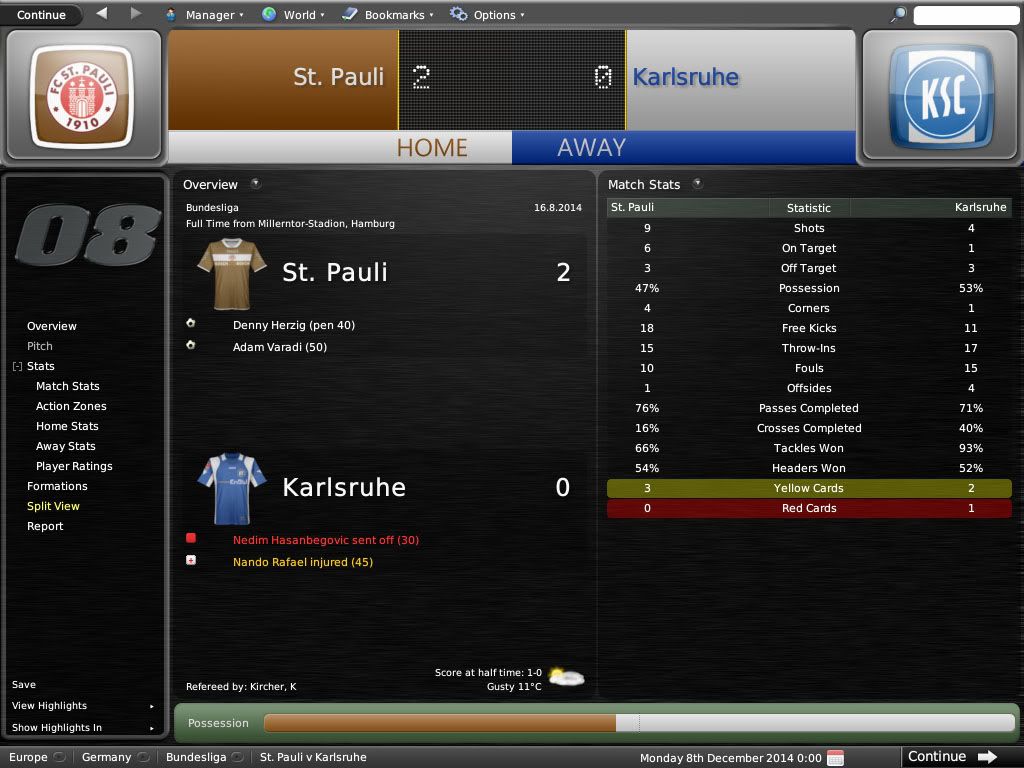This screenshot has height=768, width=1024.
Task: Click the Continue button in top bar
Action: click(x=41, y=14)
